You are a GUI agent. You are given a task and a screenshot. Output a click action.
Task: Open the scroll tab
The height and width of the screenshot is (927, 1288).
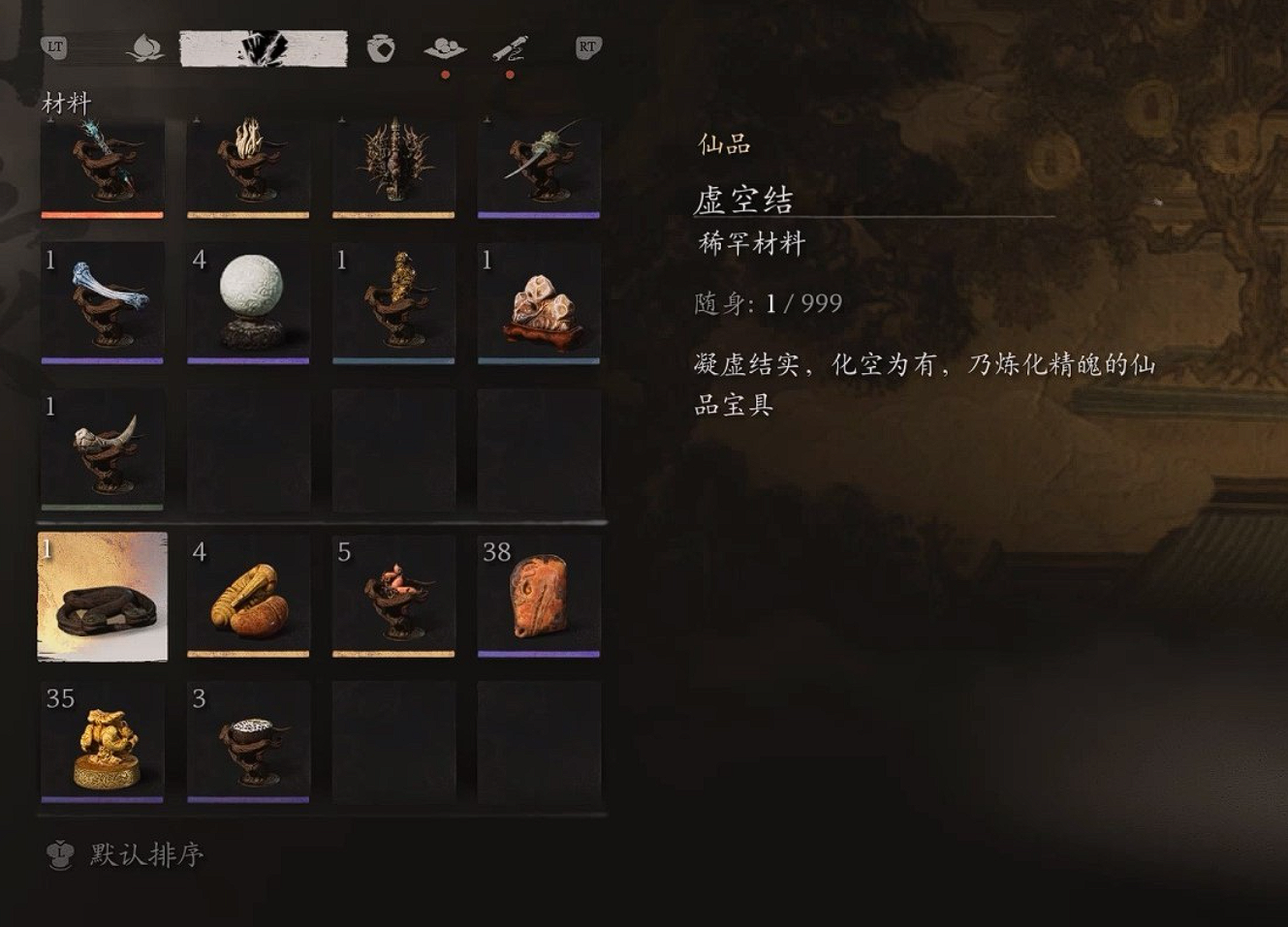(510, 47)
